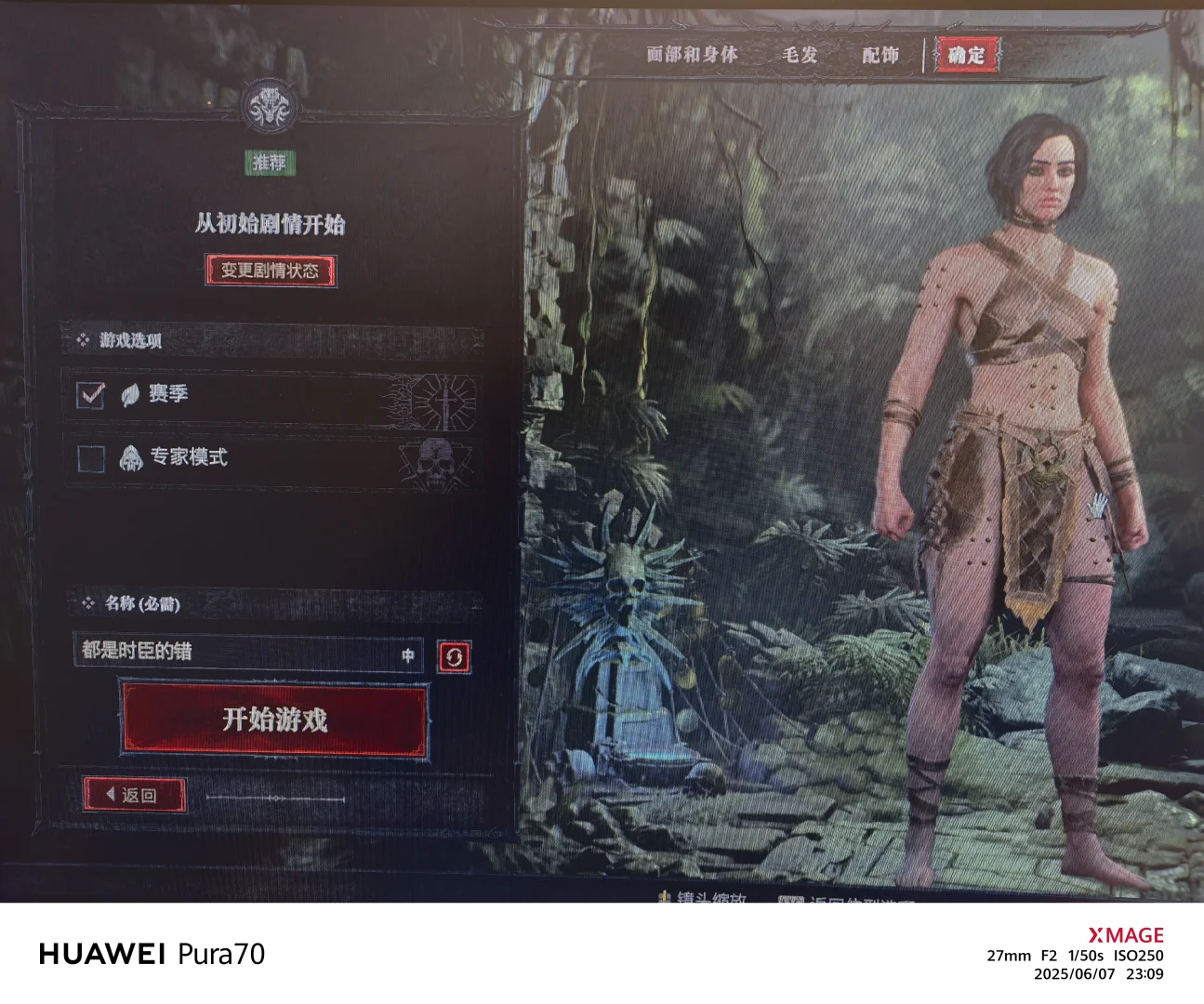Uncheck the 赛季 season checkbox
This screenshot has height=1004, width=1204.
click(x=90, y=394)
